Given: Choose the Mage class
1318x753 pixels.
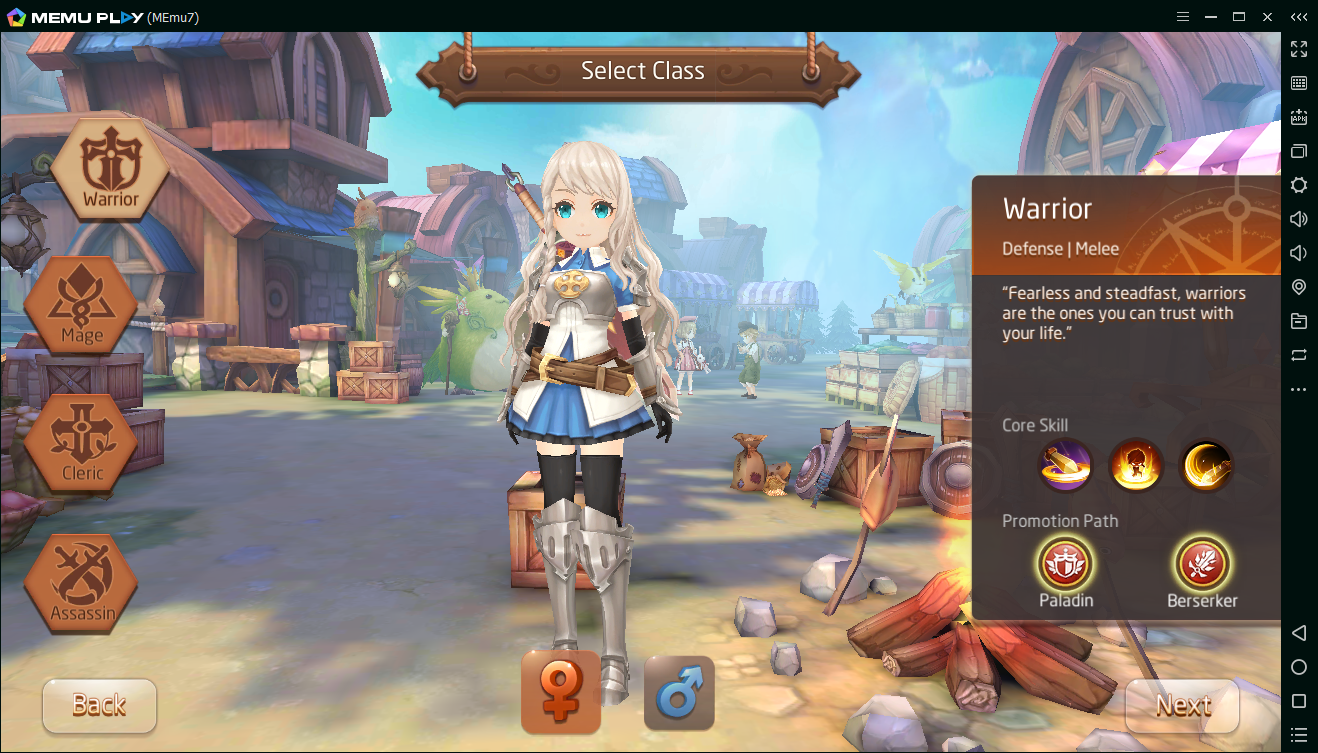Looking at the screenshot, I should pyautogui.click(x=82, y=305).
